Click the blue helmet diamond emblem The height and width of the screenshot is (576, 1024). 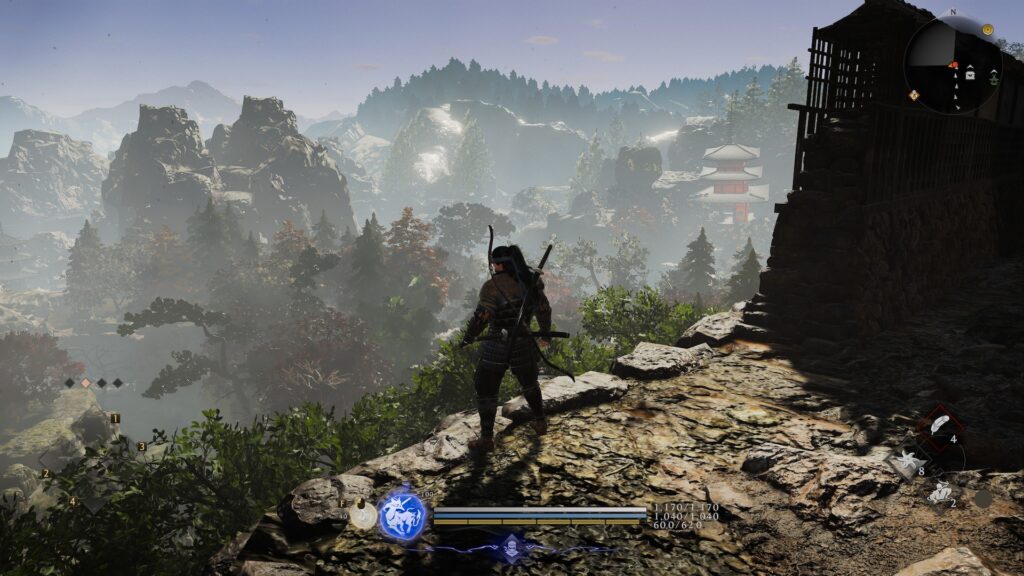point(511,546)
